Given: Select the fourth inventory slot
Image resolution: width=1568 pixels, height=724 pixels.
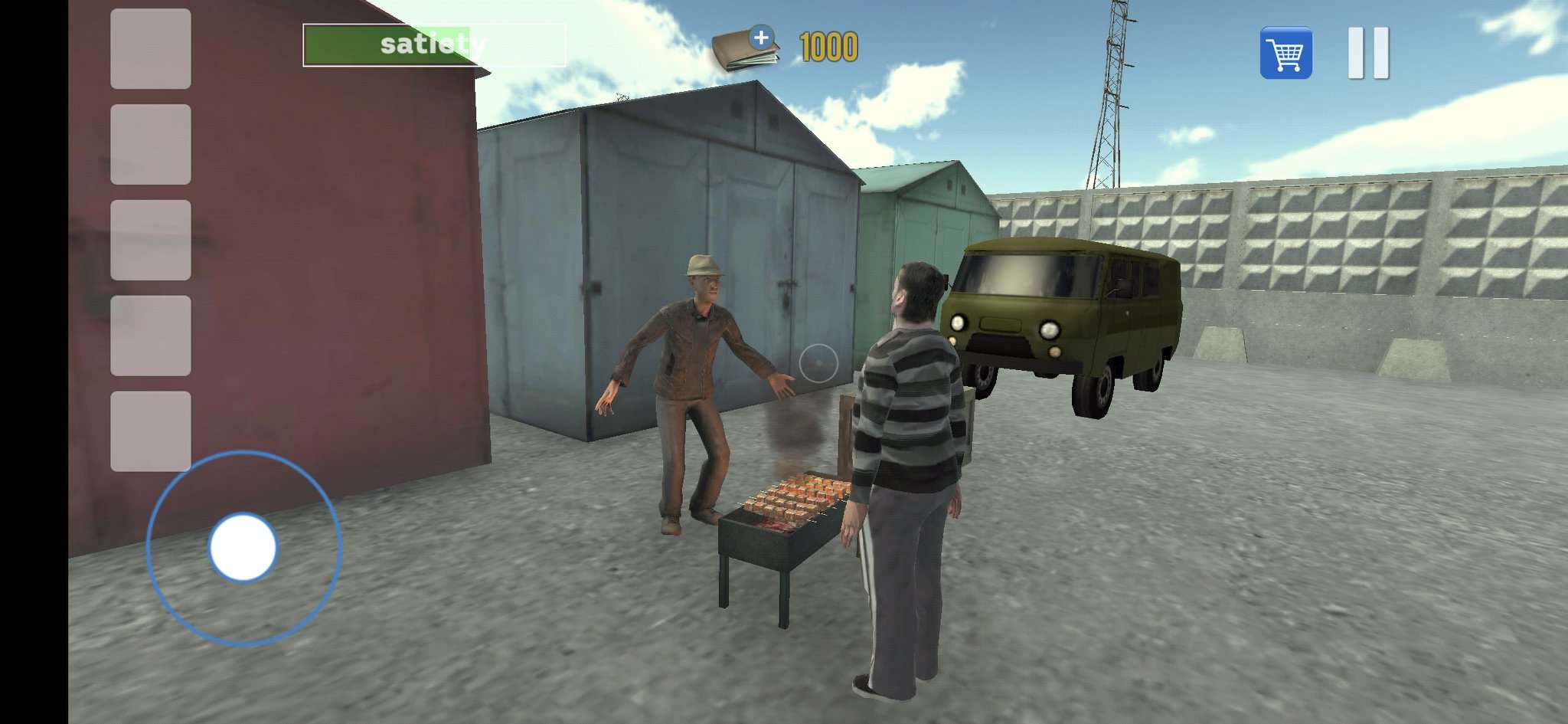Looking at the screenshot, I should 150,331.
